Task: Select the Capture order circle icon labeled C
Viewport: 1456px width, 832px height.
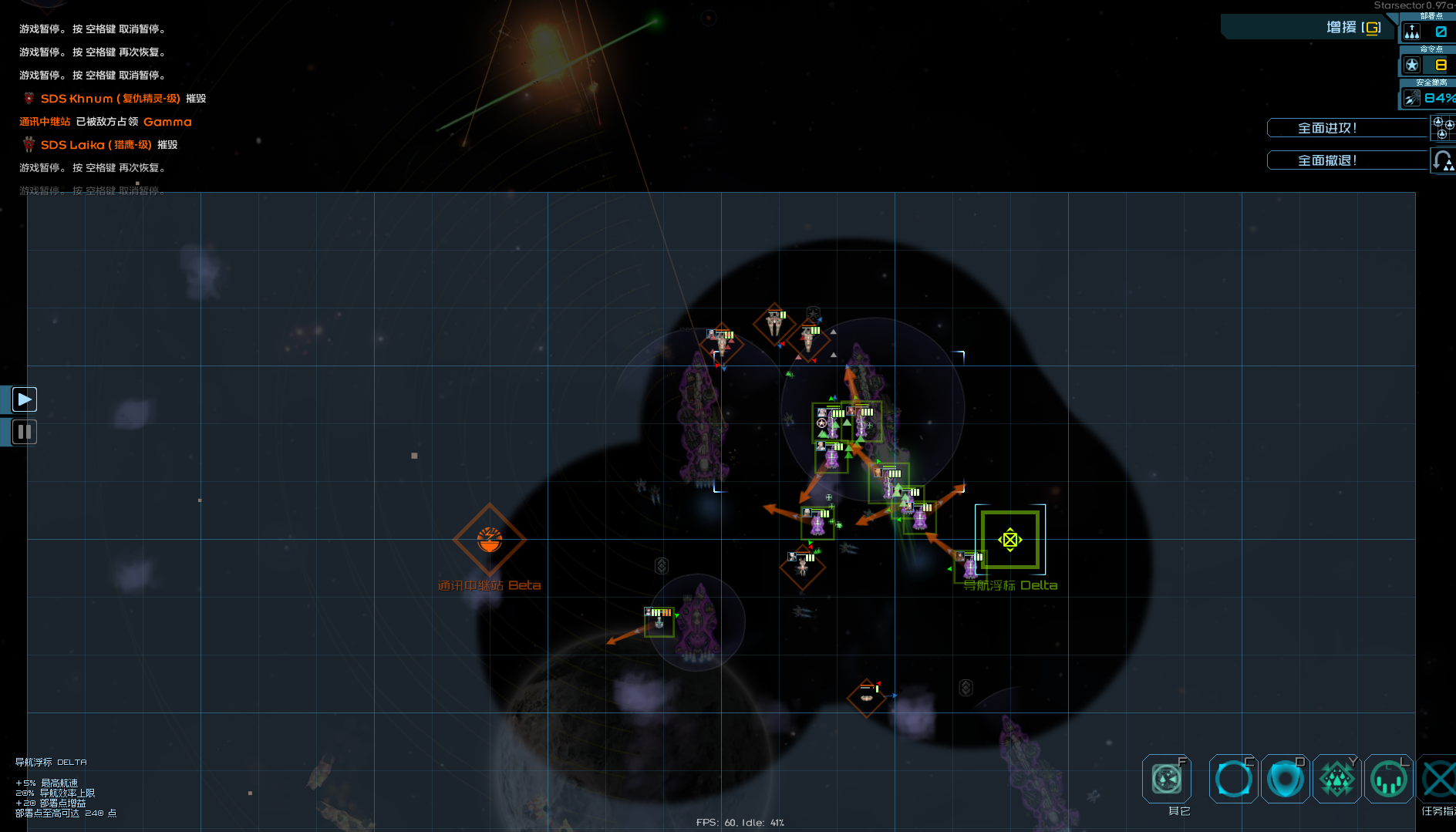Action: tap(1232, 779)
